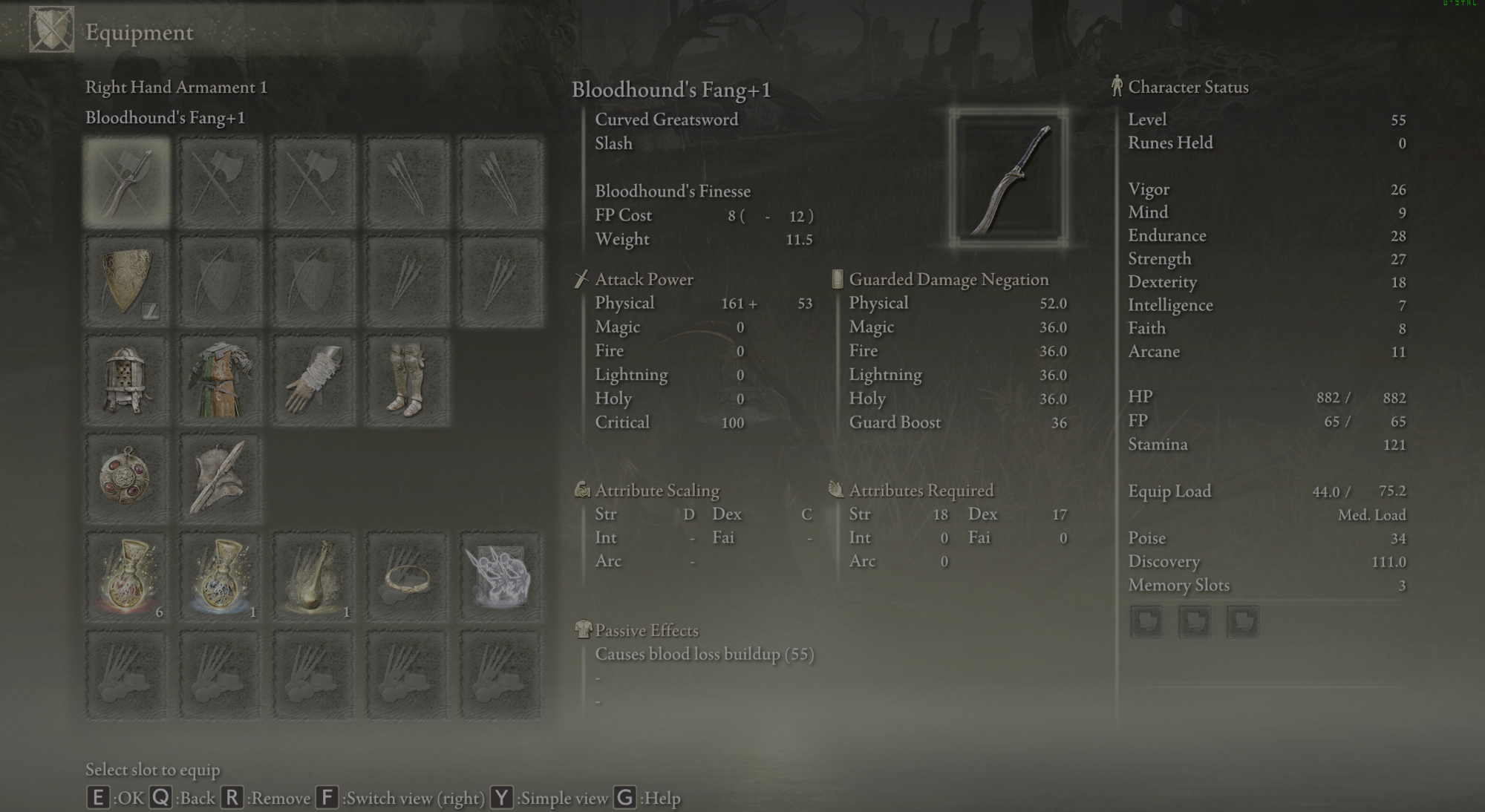The width and height of the screenshot is (1485, 812).
Task: Select the equipped shield slot
Action: point(127,281)
